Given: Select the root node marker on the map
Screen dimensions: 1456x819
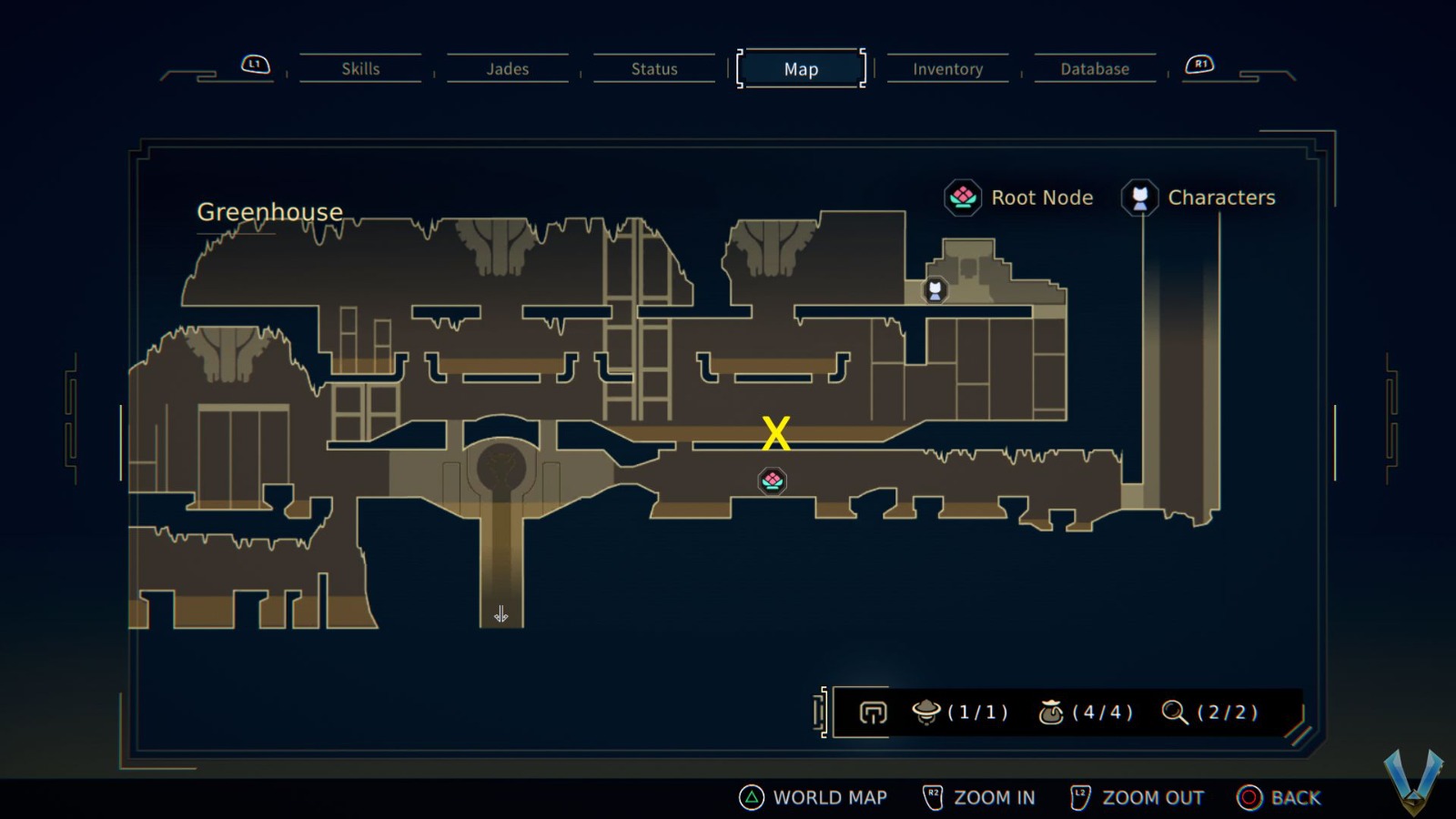Looking at the screenshot, I should click(771, 481).
